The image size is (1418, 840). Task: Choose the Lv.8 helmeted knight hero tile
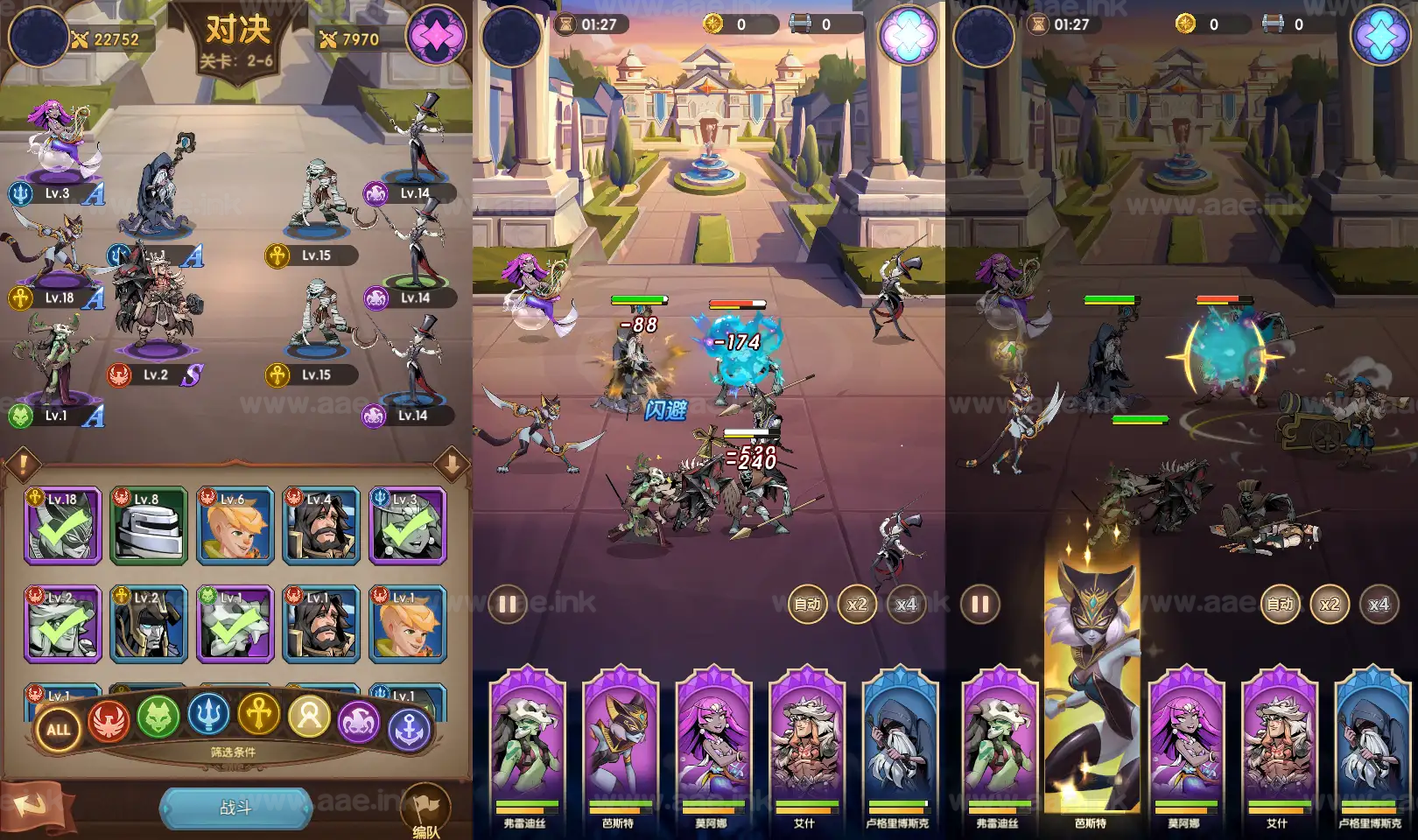point(149,525)
